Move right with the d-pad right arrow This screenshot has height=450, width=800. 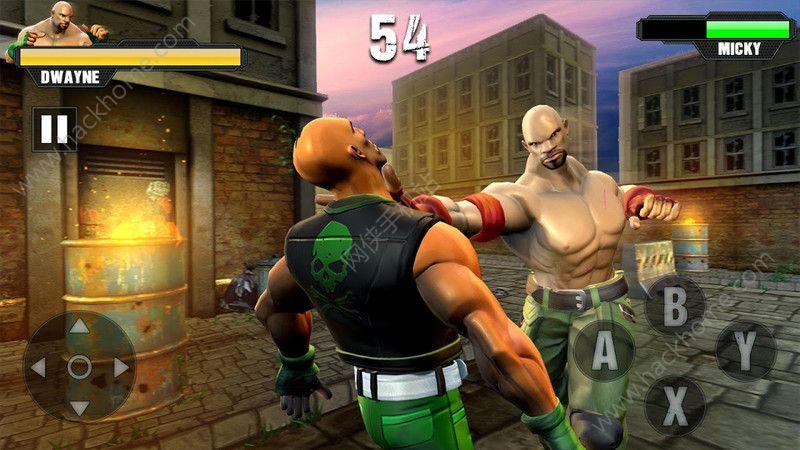(x=121, y=368)
